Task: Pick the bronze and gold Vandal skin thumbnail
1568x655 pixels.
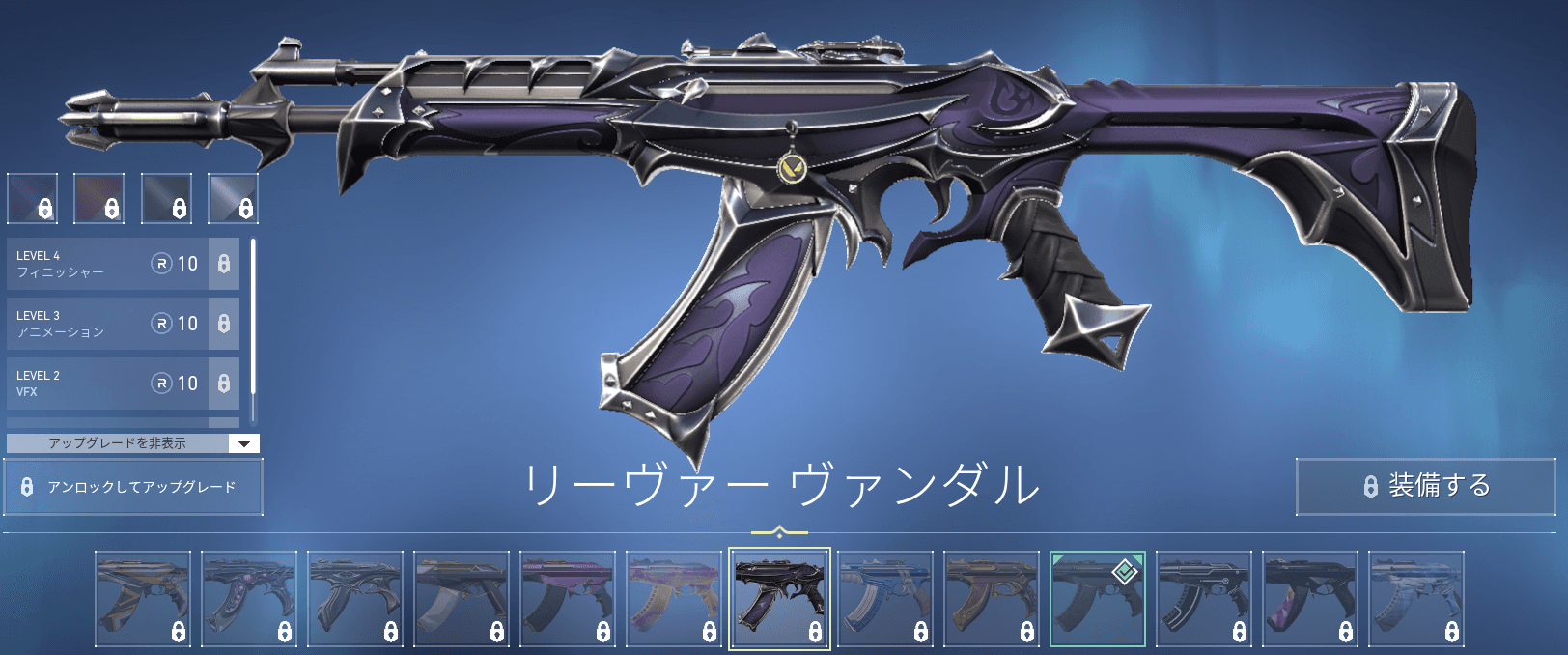Action: coord(992,598)
